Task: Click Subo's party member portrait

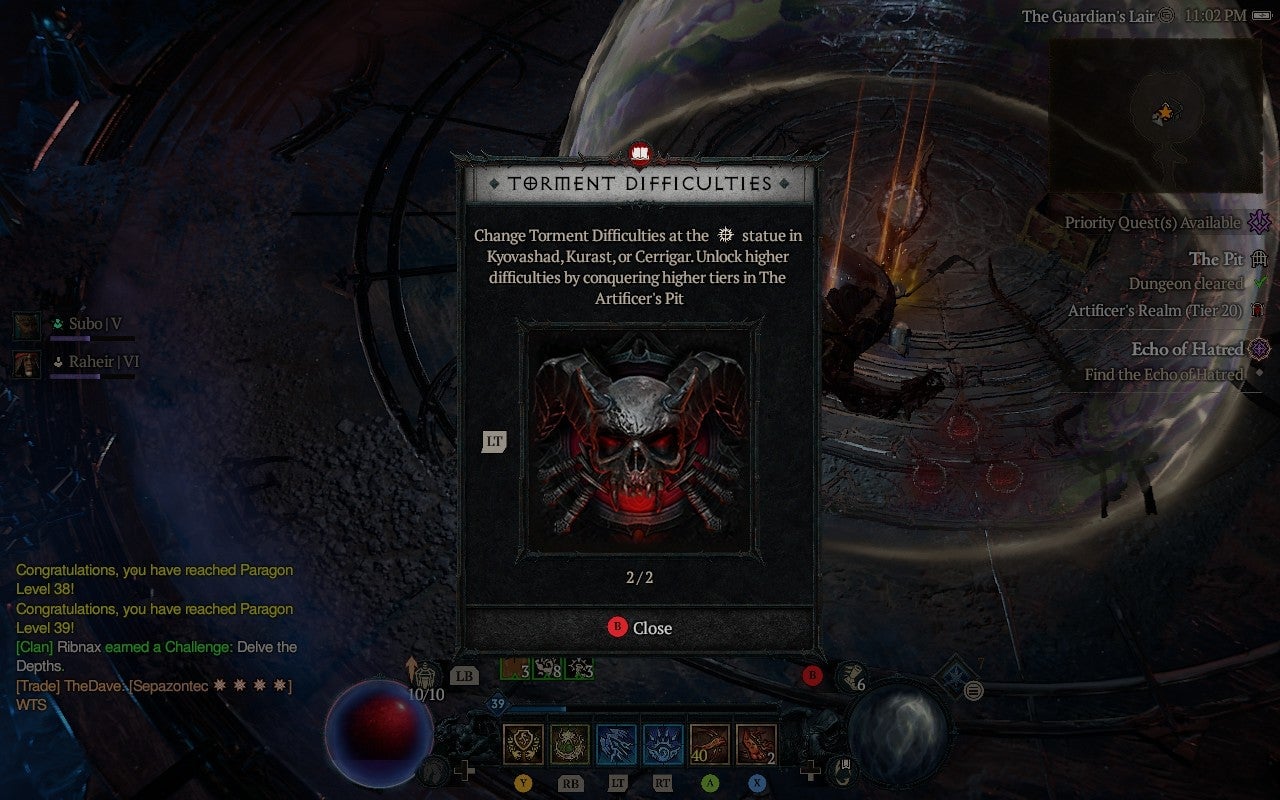Action: click(27, 325)
